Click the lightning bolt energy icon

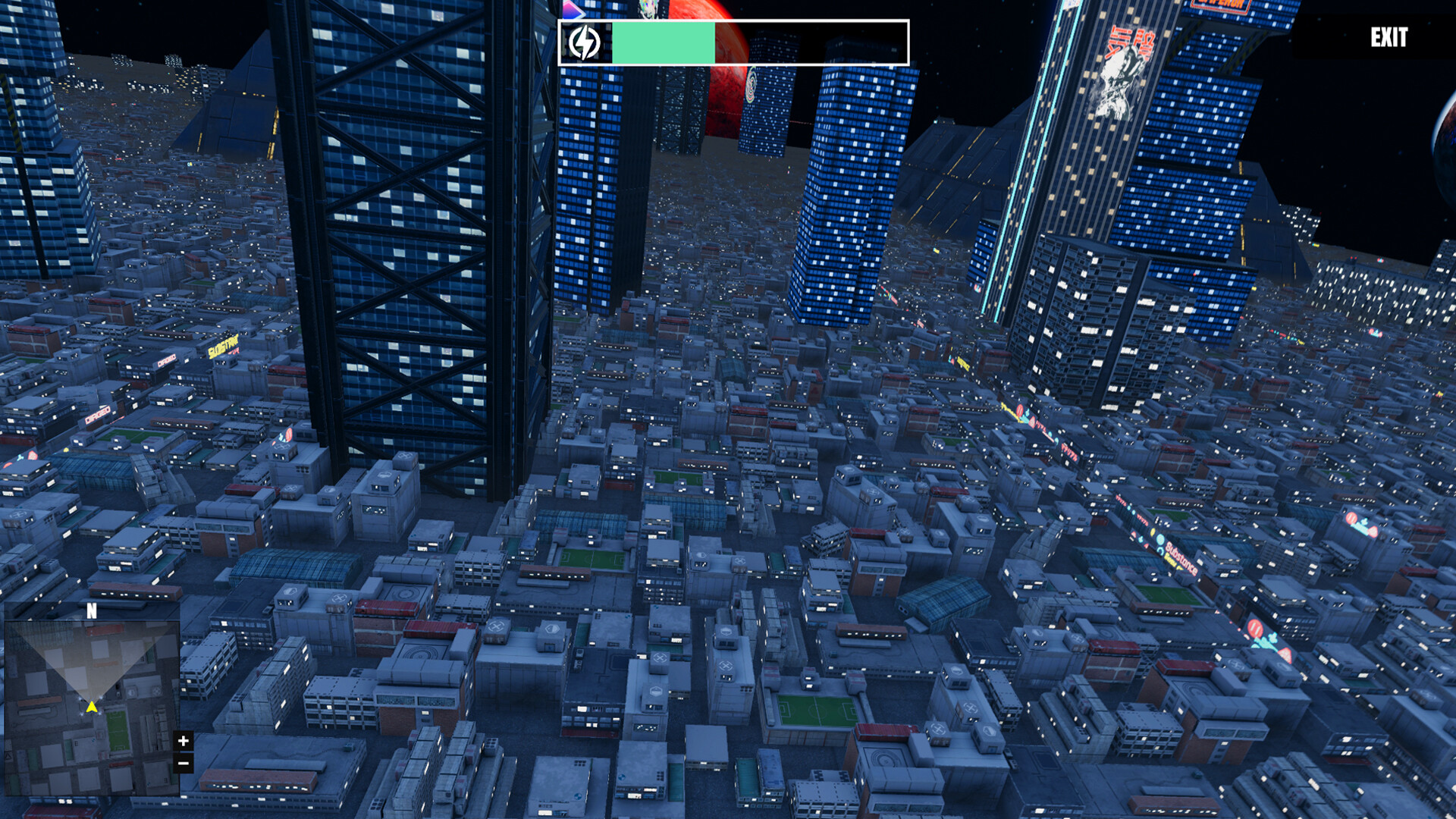(584, 42)
